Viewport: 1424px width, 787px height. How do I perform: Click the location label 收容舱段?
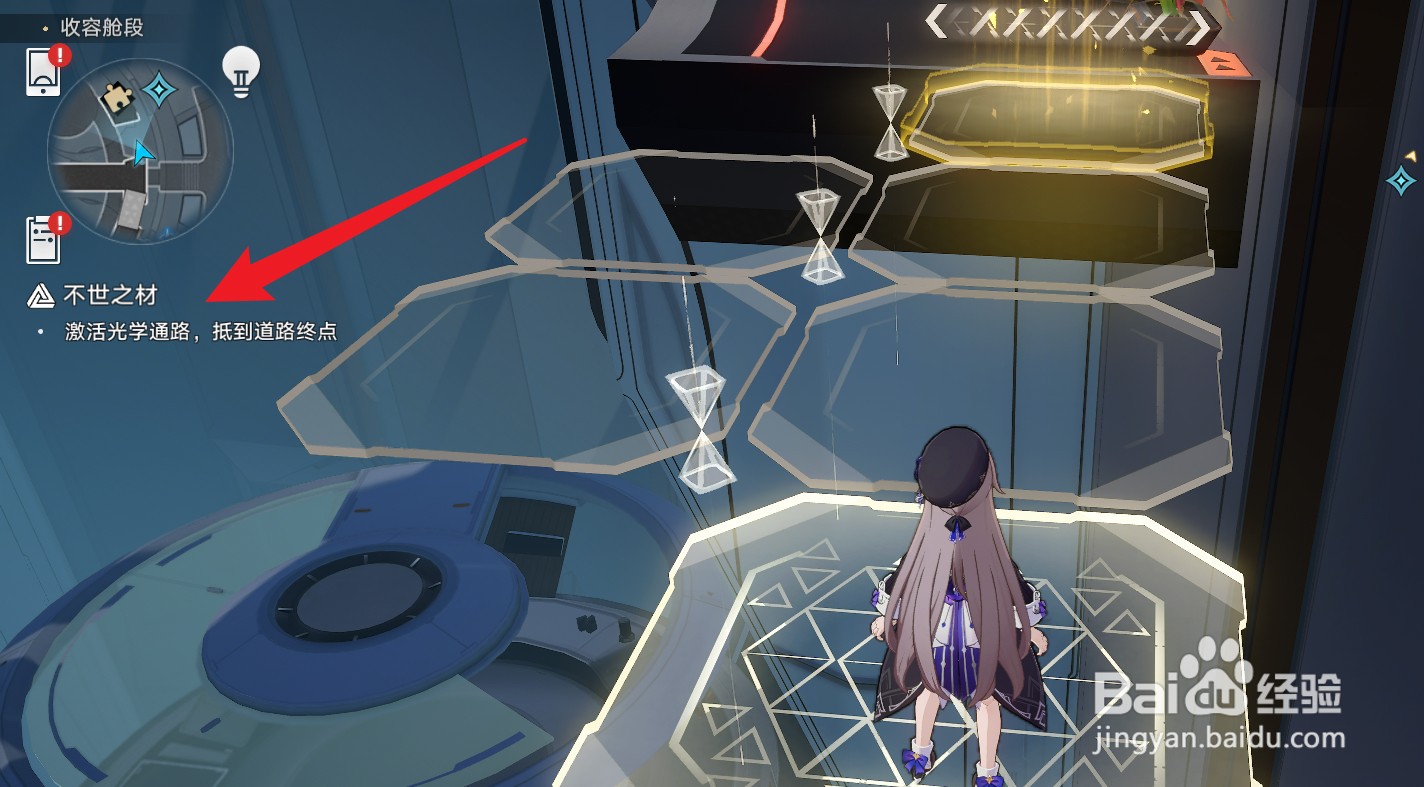click(100, 28)
